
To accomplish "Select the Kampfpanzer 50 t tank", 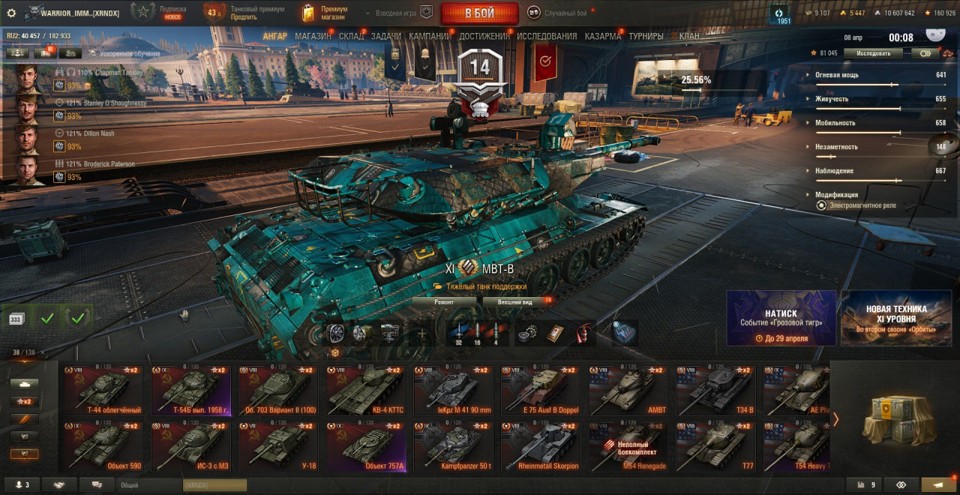I will (454, 445).
